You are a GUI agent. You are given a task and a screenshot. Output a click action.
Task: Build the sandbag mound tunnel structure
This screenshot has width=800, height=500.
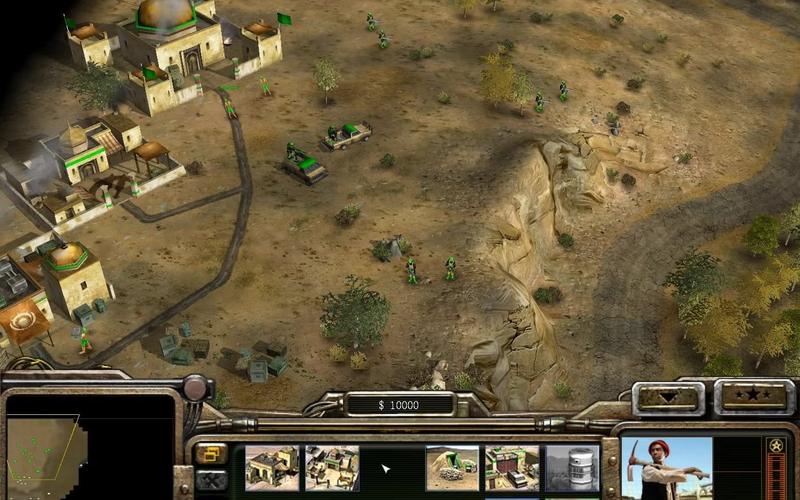(452, 467)
